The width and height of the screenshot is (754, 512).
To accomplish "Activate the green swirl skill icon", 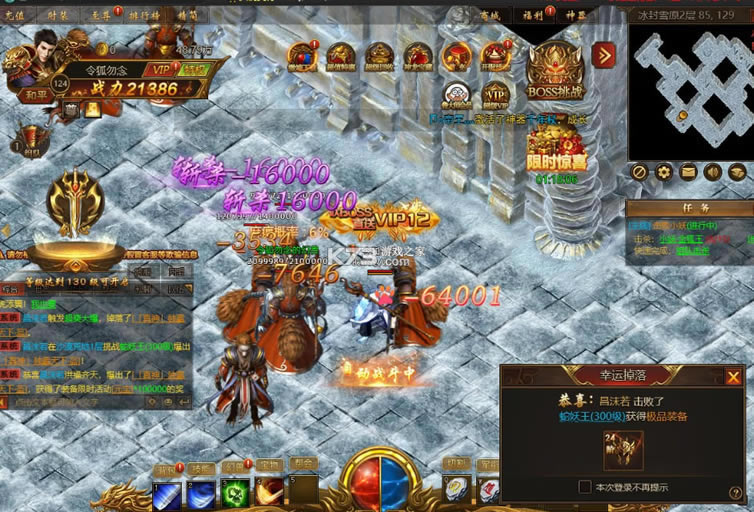I will [x=235, y=493].
